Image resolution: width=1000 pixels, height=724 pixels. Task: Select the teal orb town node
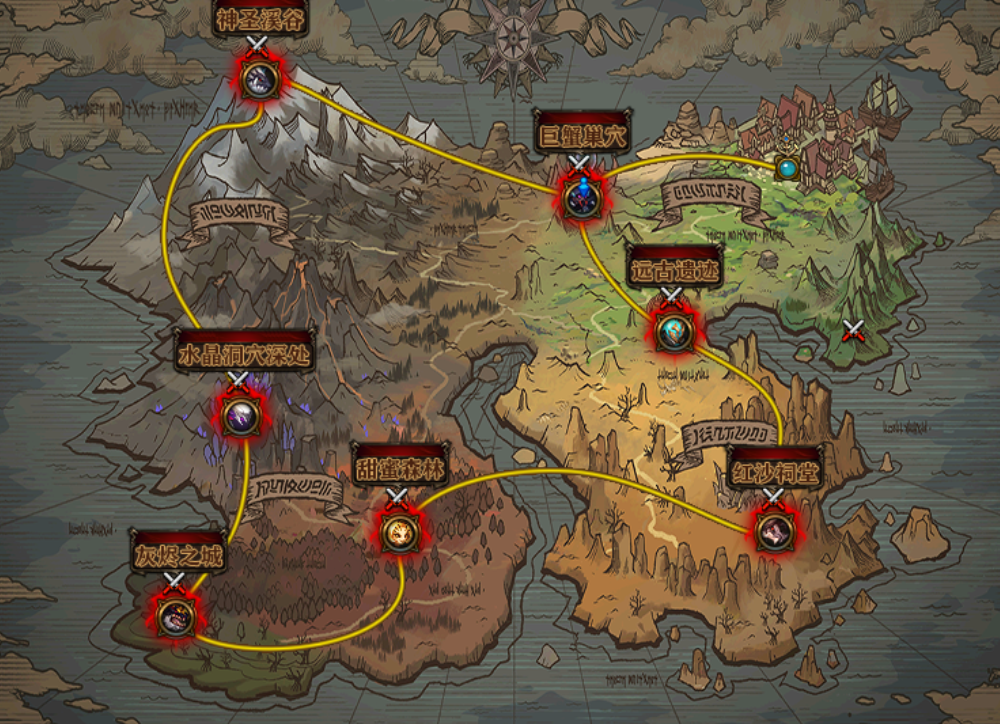point(788,167)
